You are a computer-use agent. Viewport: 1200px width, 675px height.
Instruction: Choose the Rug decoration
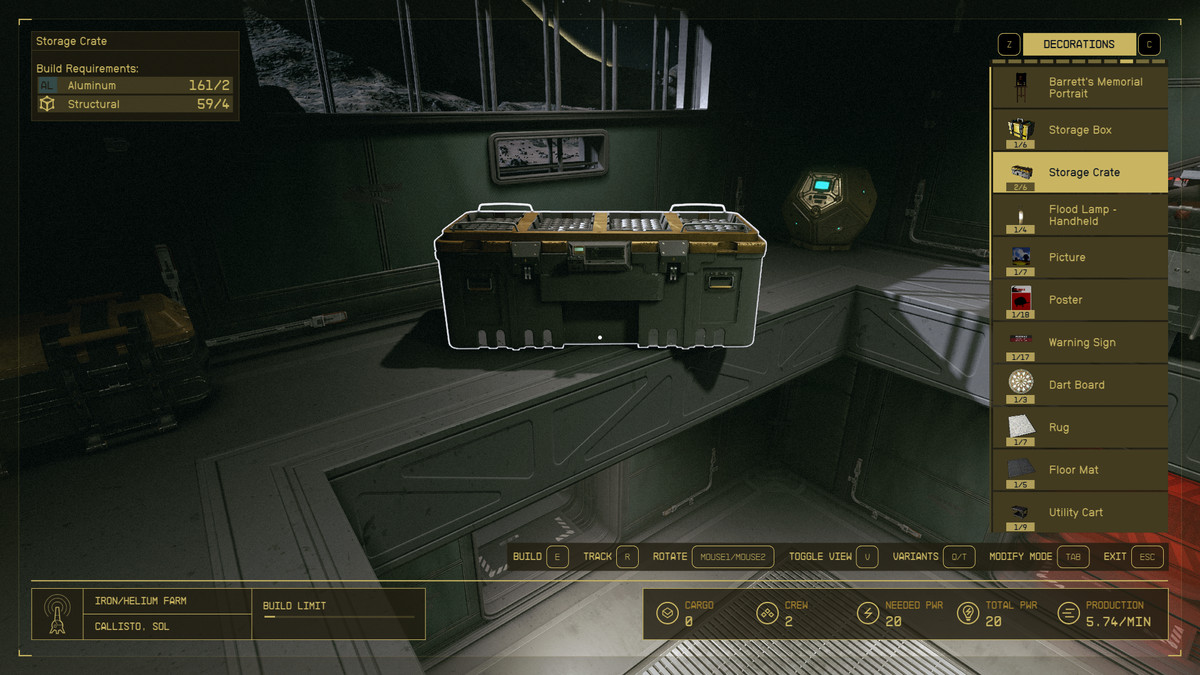pos(1080,427)
